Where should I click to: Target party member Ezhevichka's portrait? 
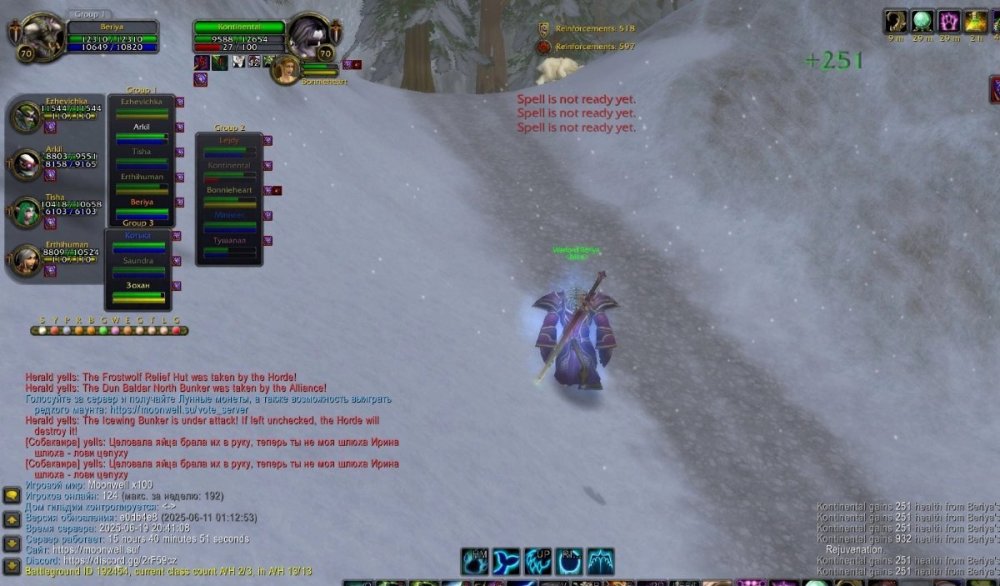(x=26, y=116)
